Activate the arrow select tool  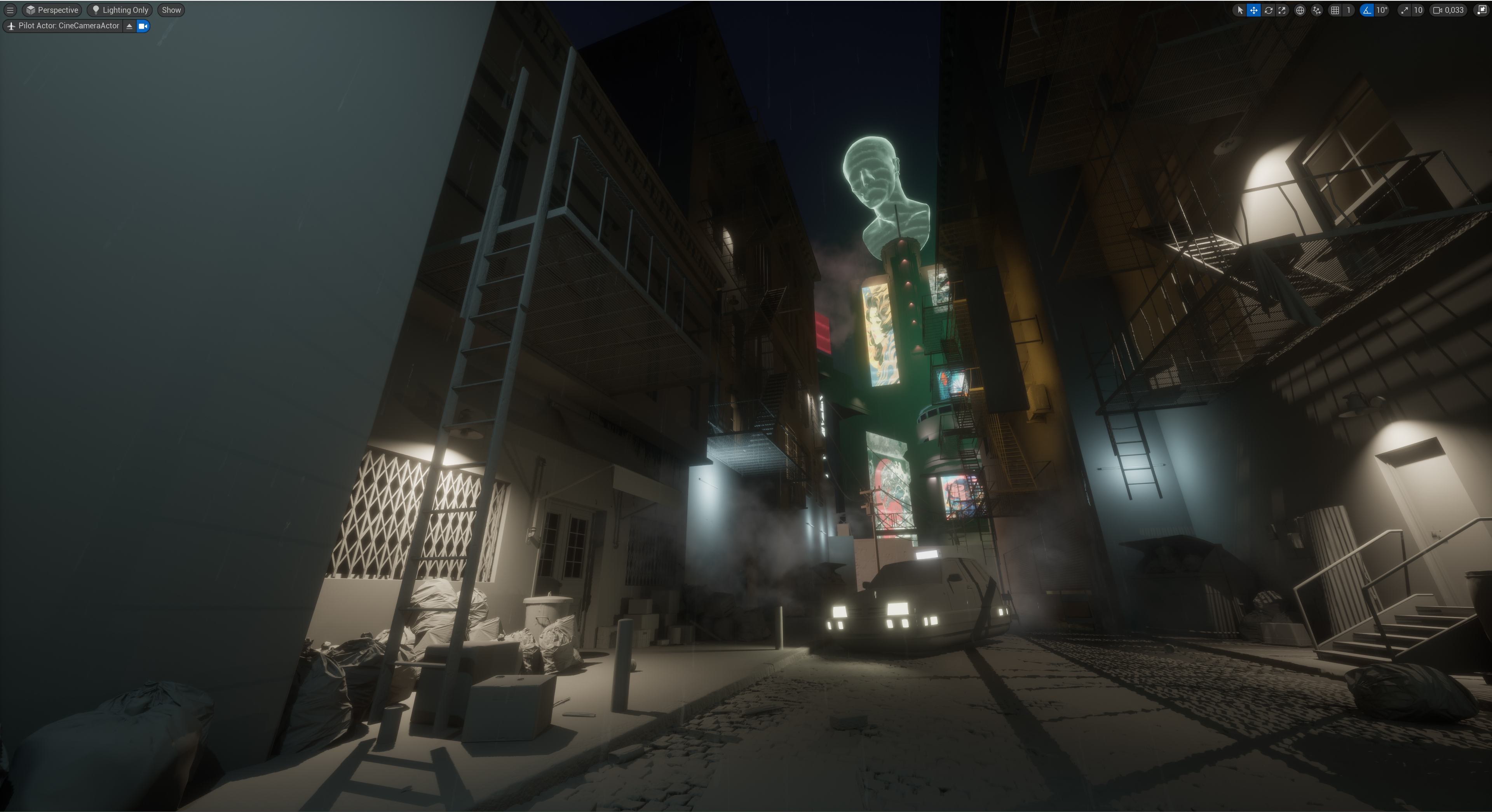tap(1239, 10)
